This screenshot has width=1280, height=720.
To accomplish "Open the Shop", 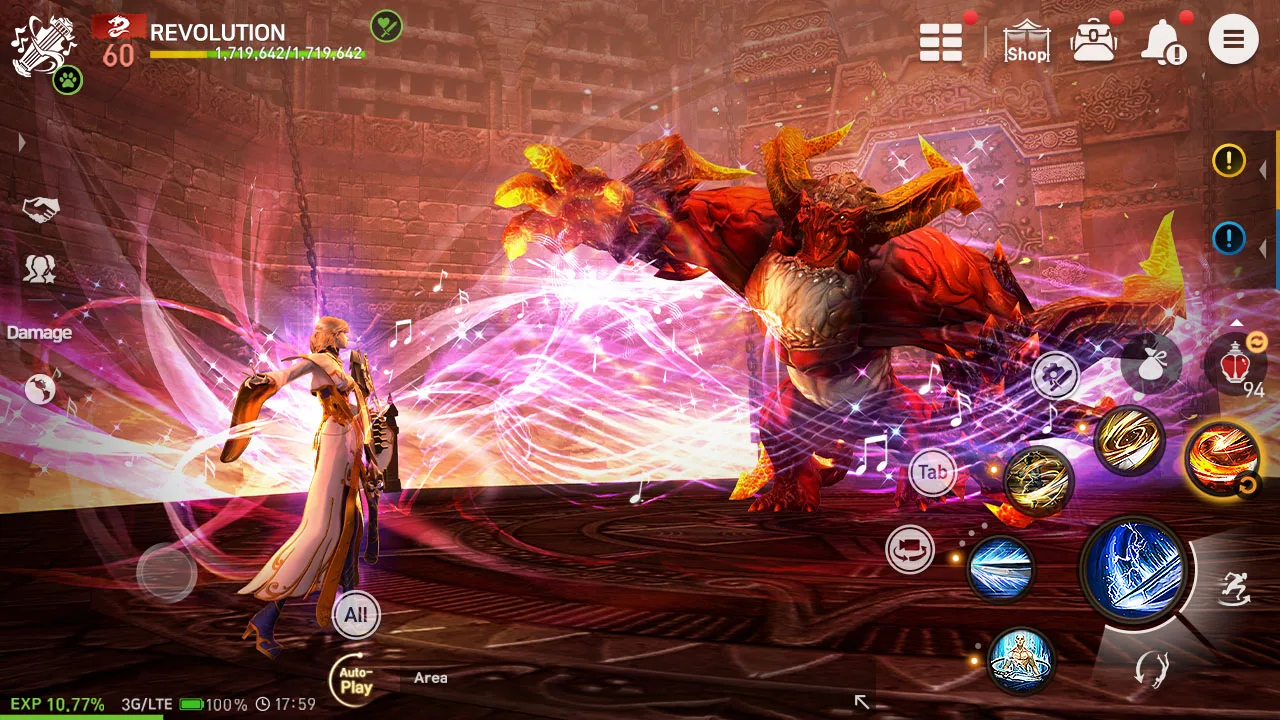I will pos(1026,40).
